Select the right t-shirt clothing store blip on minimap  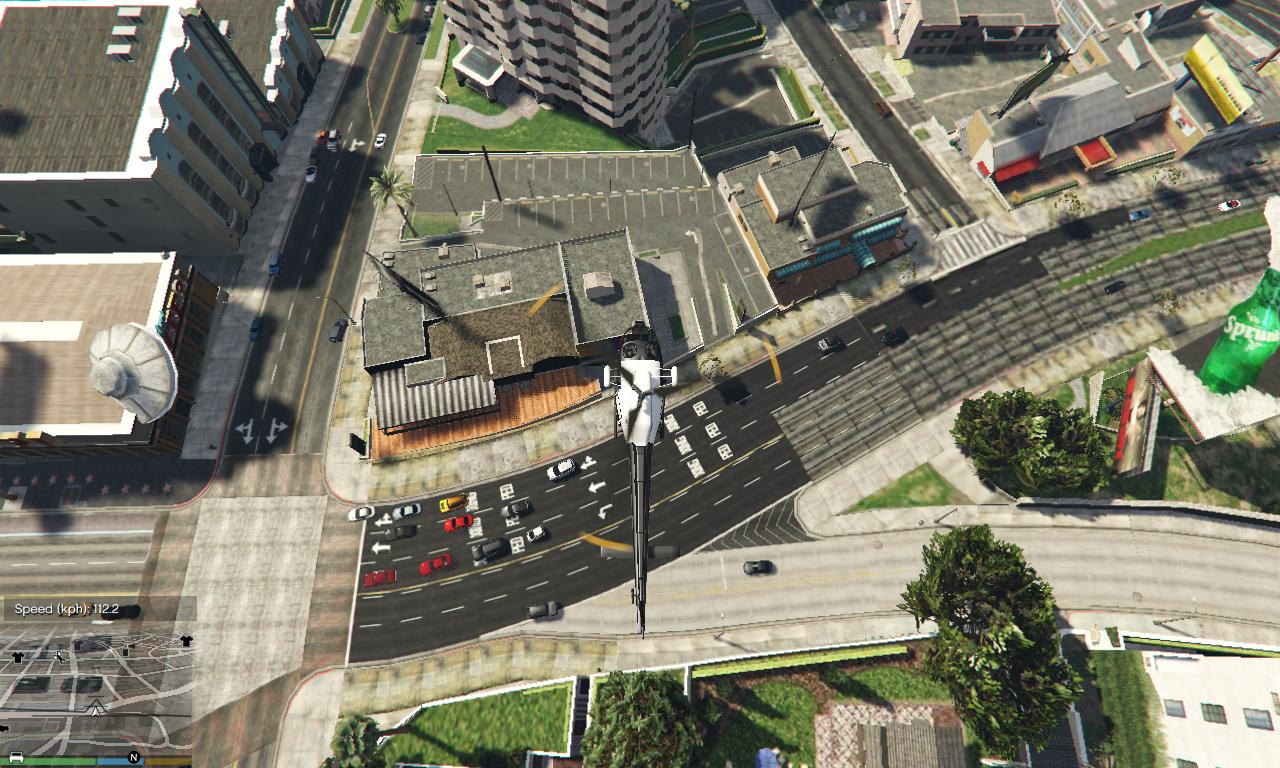[x=186, y=640]
